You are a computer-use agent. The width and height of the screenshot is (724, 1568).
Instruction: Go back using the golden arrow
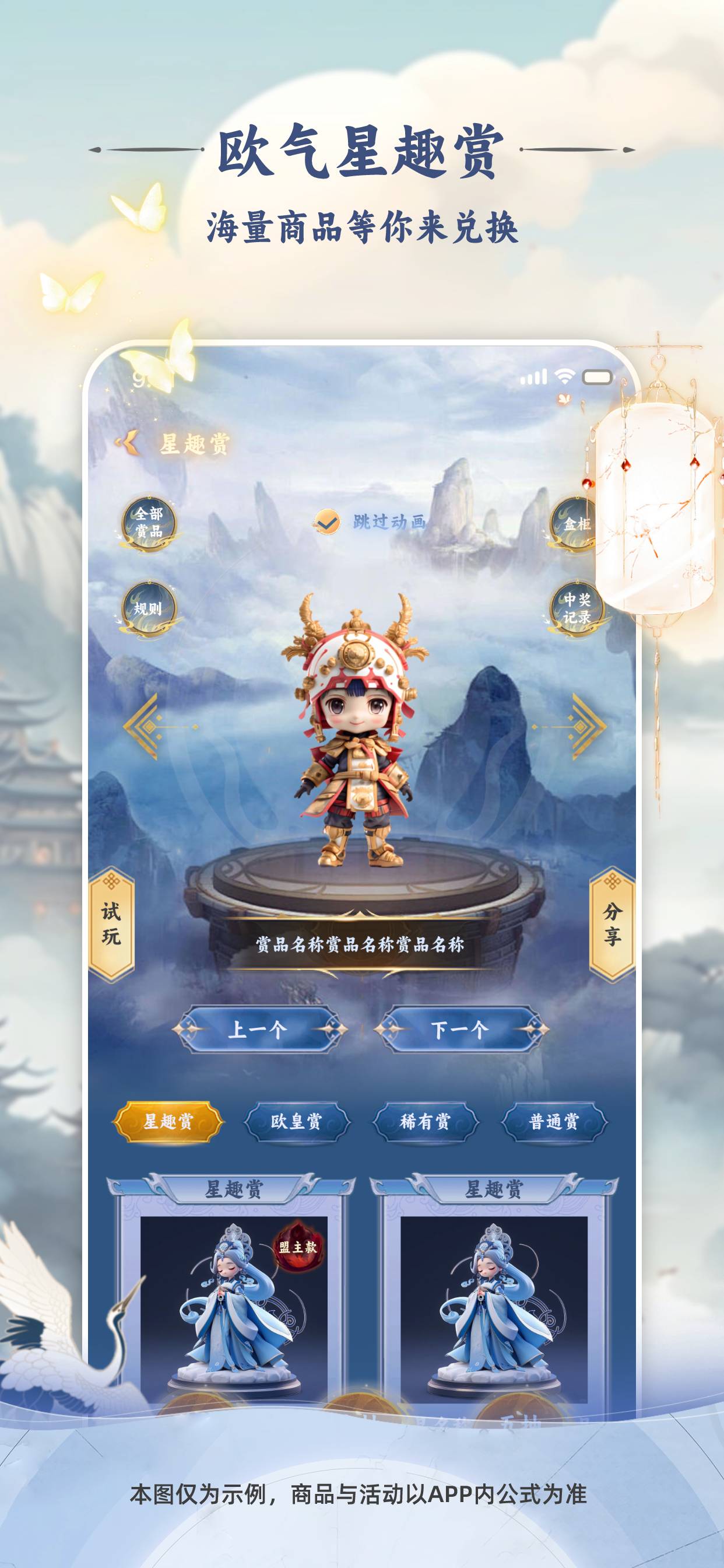pos(129,443)
